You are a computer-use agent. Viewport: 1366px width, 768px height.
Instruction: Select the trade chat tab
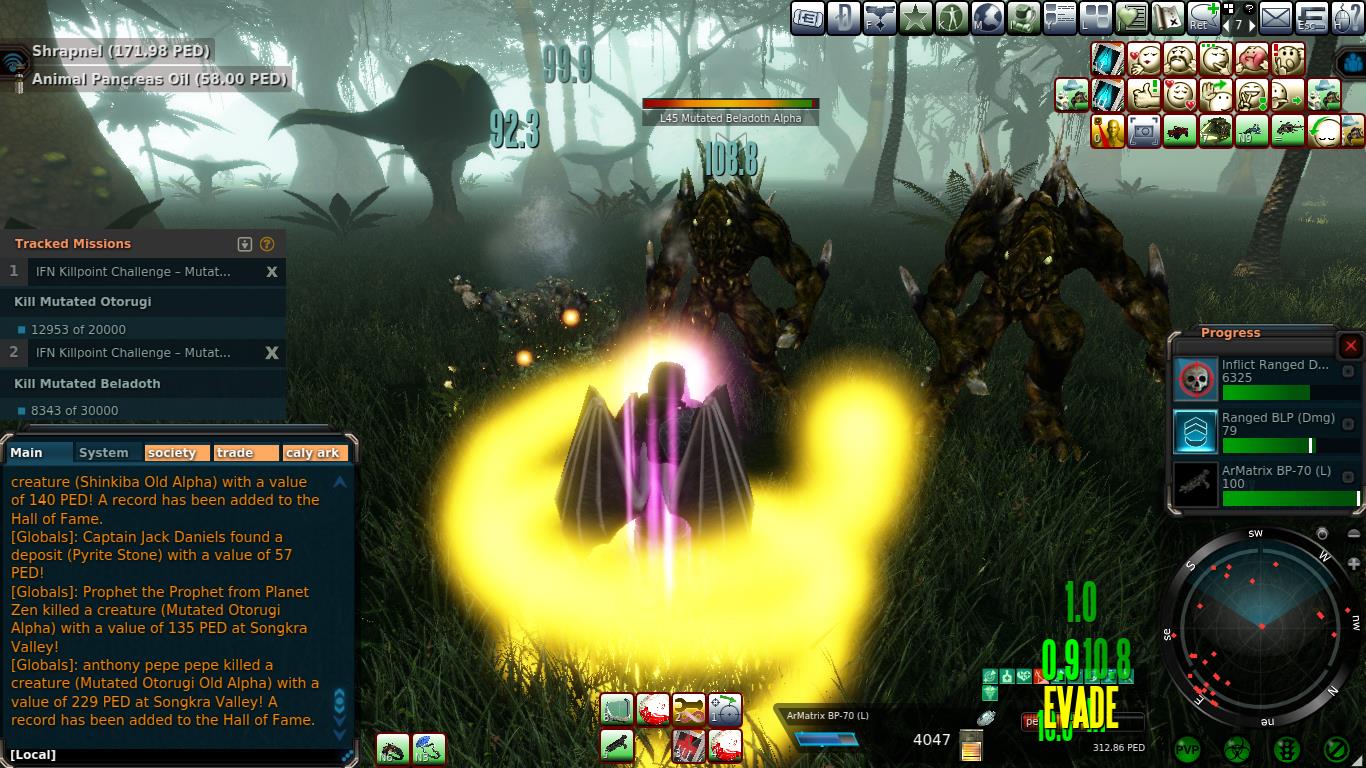(x=246, y=453)
